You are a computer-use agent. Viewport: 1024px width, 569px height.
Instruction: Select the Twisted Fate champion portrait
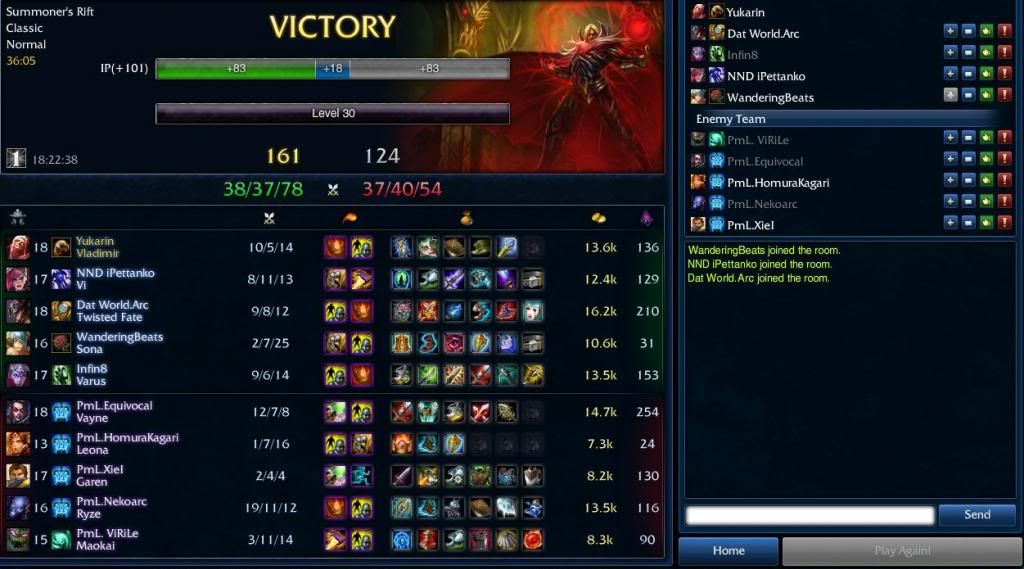18,311
